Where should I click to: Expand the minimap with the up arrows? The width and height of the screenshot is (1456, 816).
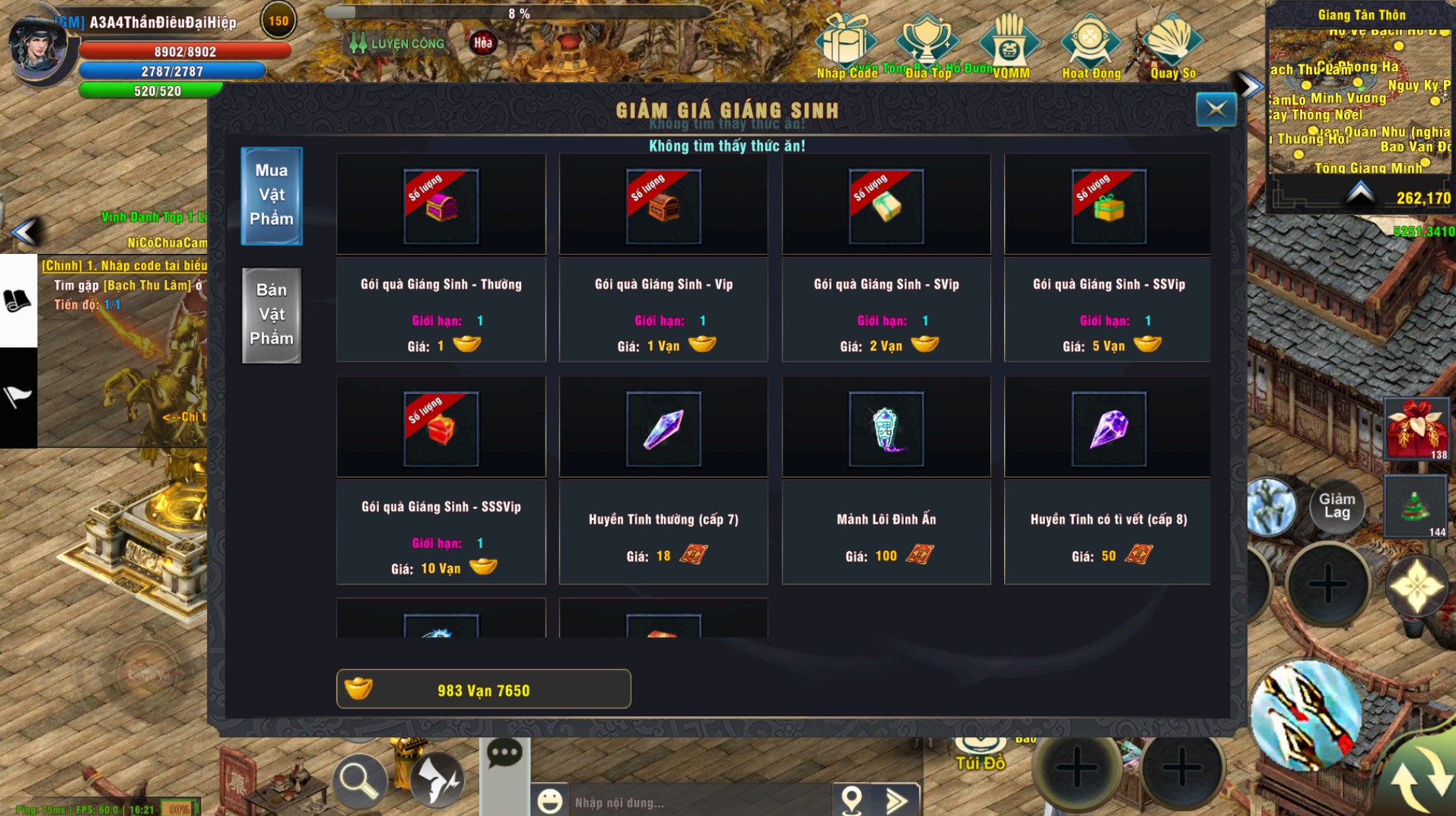pos(1360,191)
